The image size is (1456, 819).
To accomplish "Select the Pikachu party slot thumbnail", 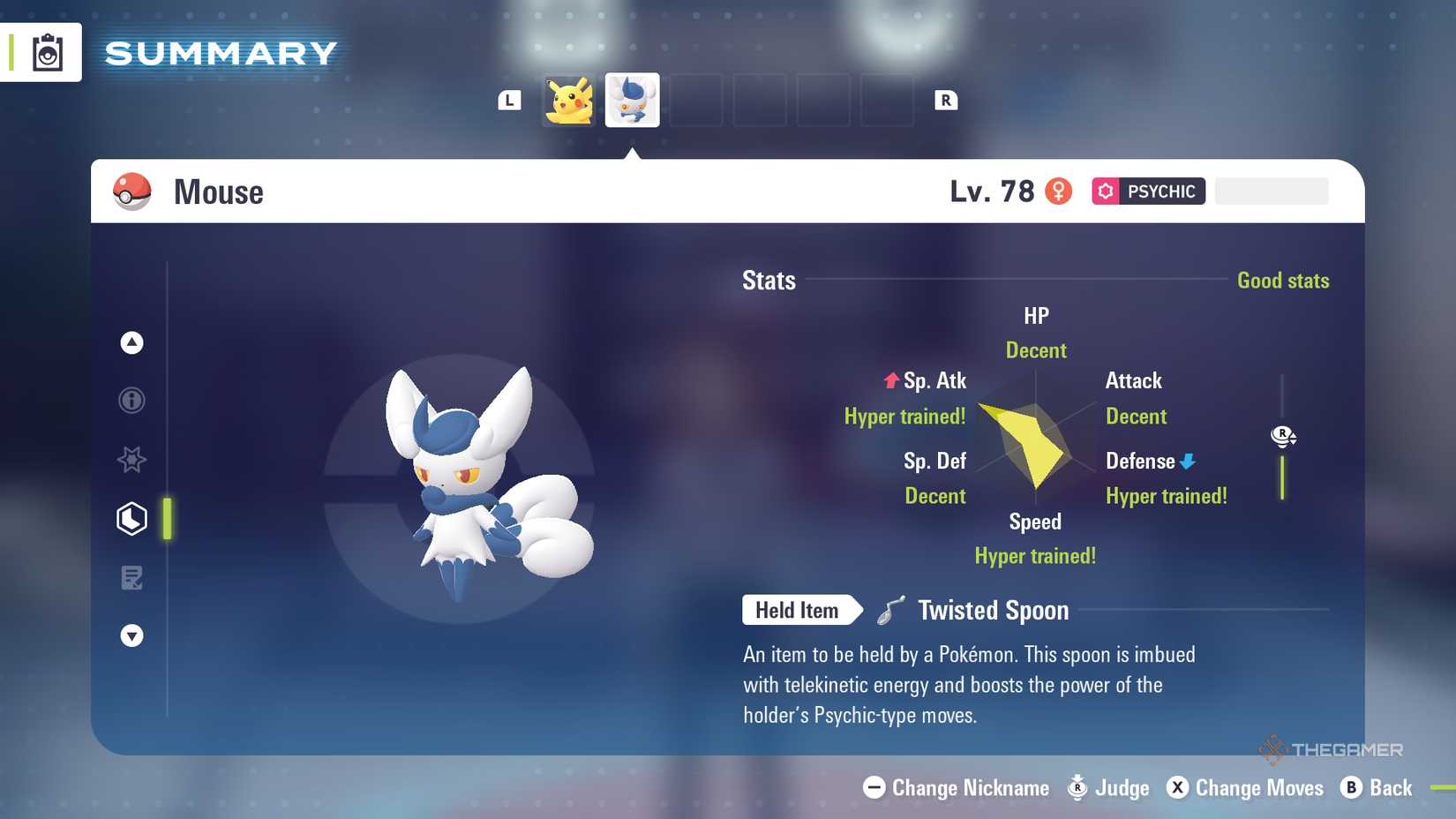I will tap(567, 100).
